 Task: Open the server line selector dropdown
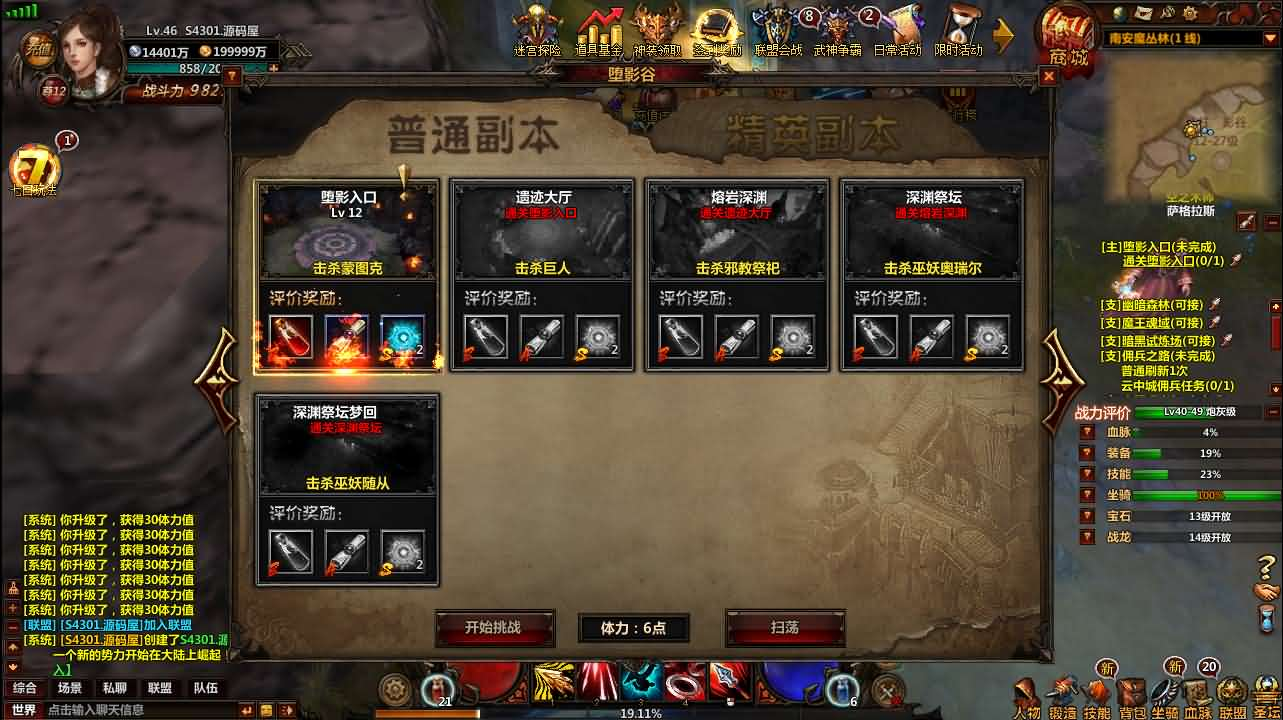(1270, 38)
